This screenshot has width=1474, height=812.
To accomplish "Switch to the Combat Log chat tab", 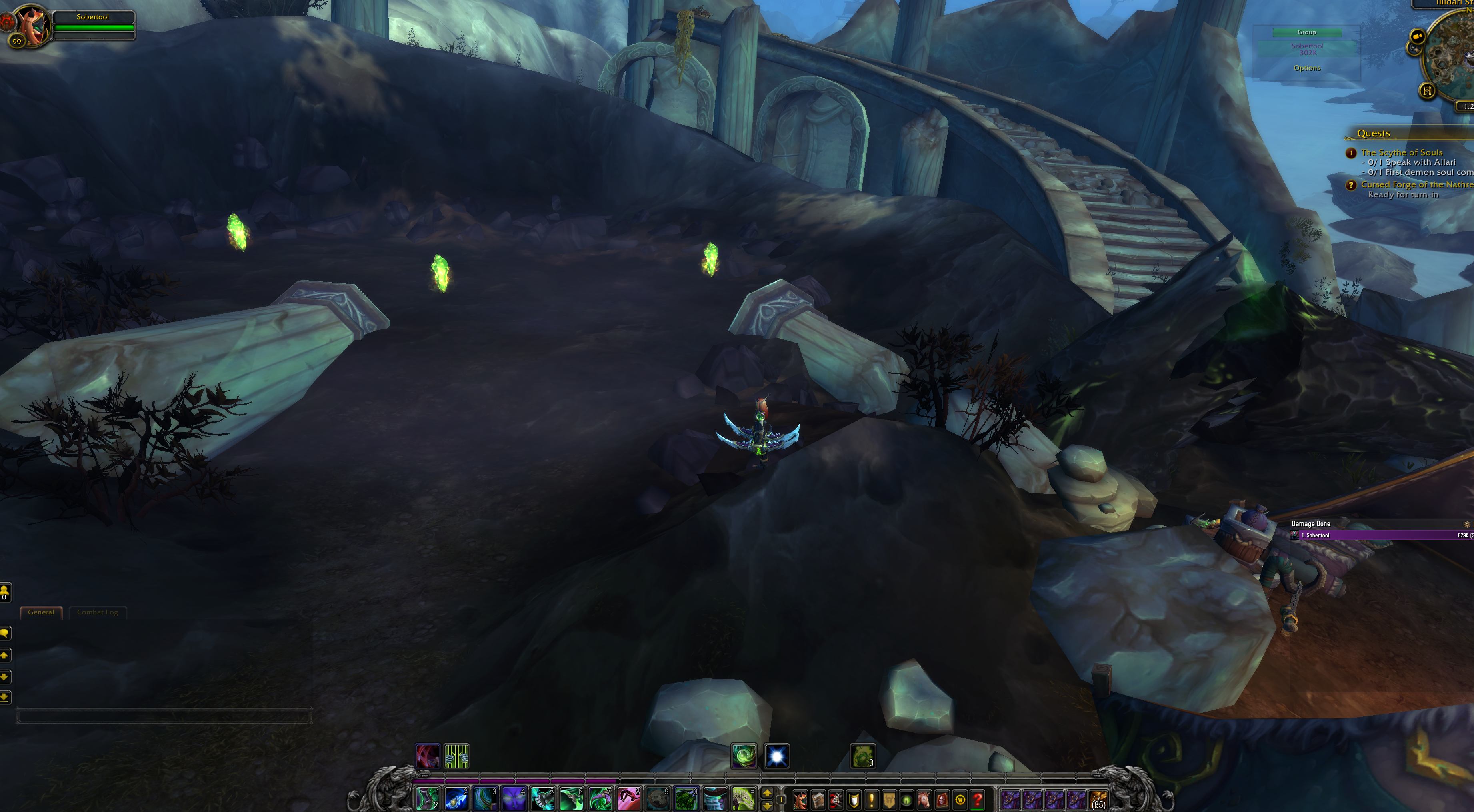I will pos(97,612).
